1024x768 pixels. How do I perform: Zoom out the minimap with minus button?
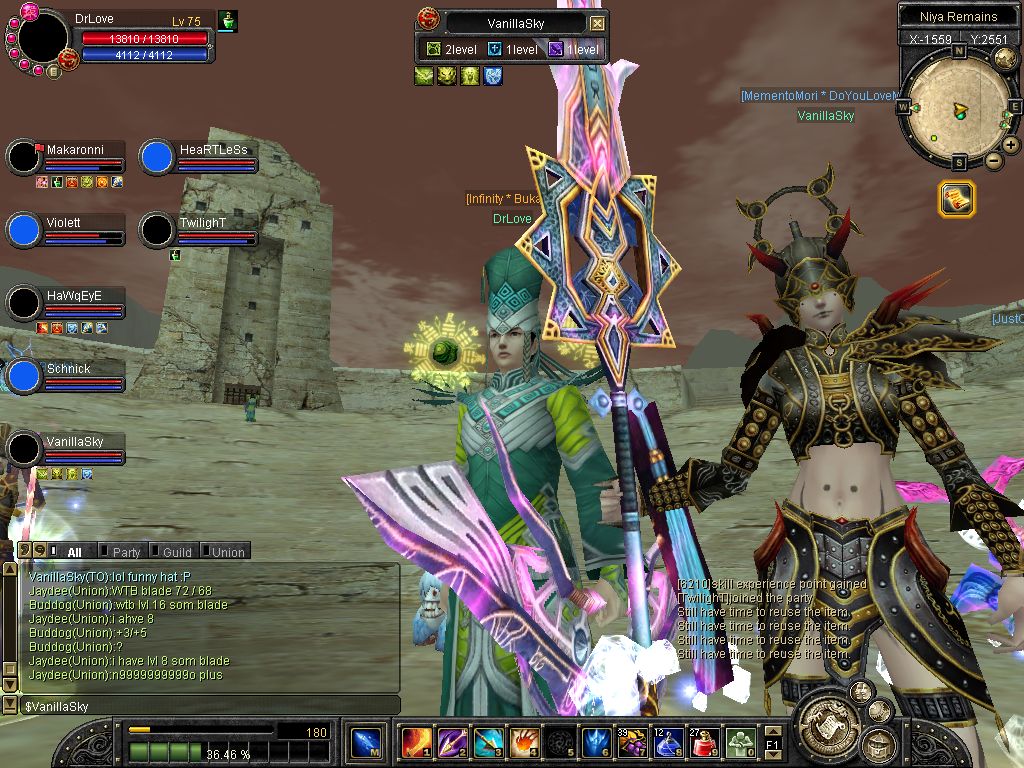994,161
